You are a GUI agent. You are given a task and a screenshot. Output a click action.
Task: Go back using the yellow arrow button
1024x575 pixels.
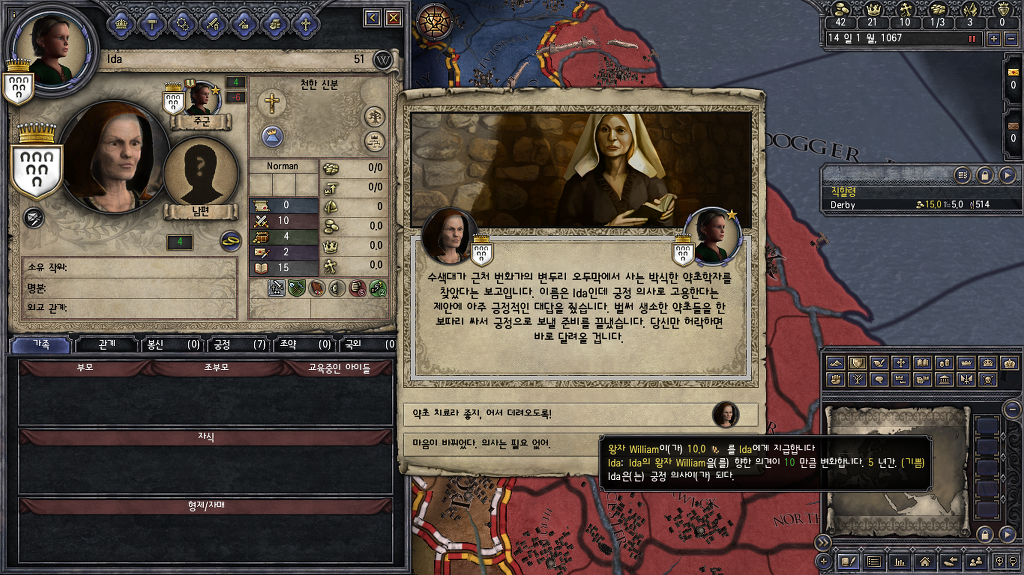click(373, 18)
